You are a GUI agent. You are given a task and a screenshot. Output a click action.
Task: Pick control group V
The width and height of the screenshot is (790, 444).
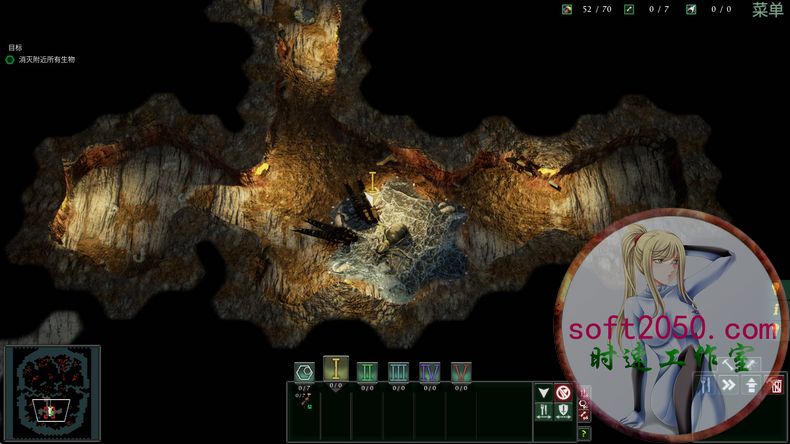click(x=460, y=372)
